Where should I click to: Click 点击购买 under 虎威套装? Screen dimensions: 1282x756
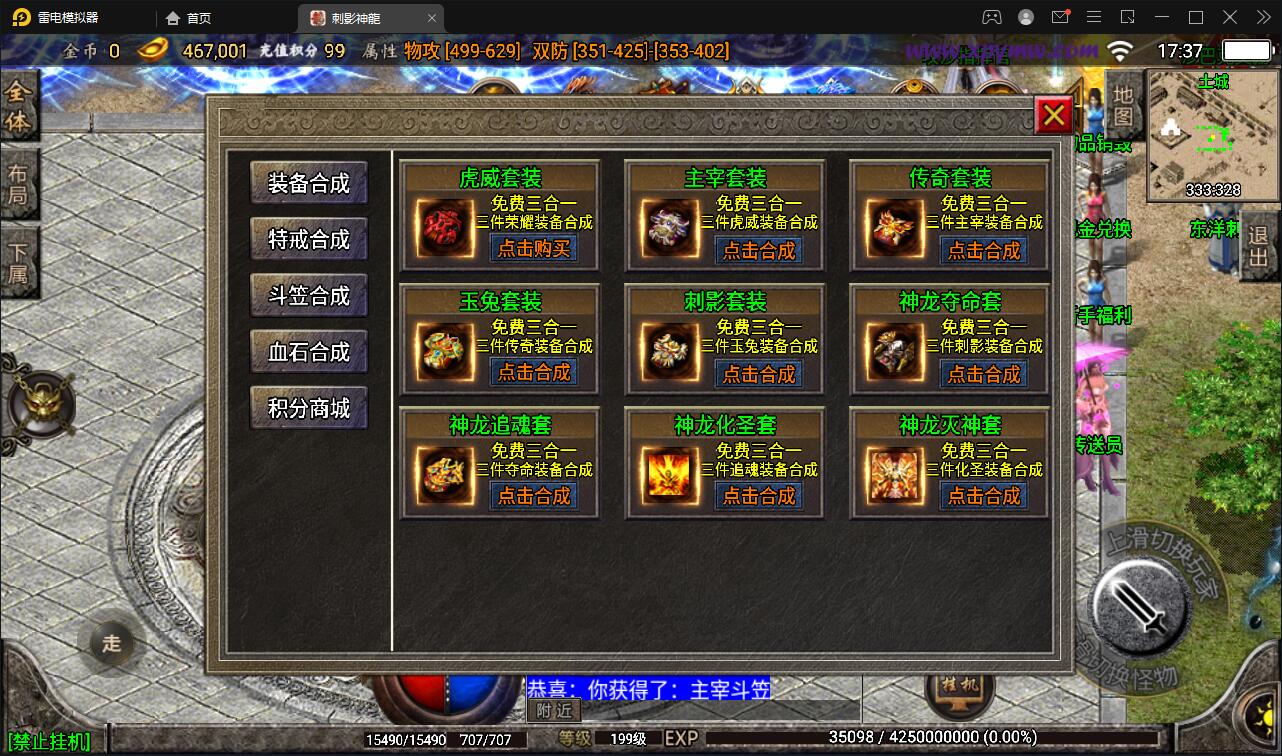coord(532,250)
